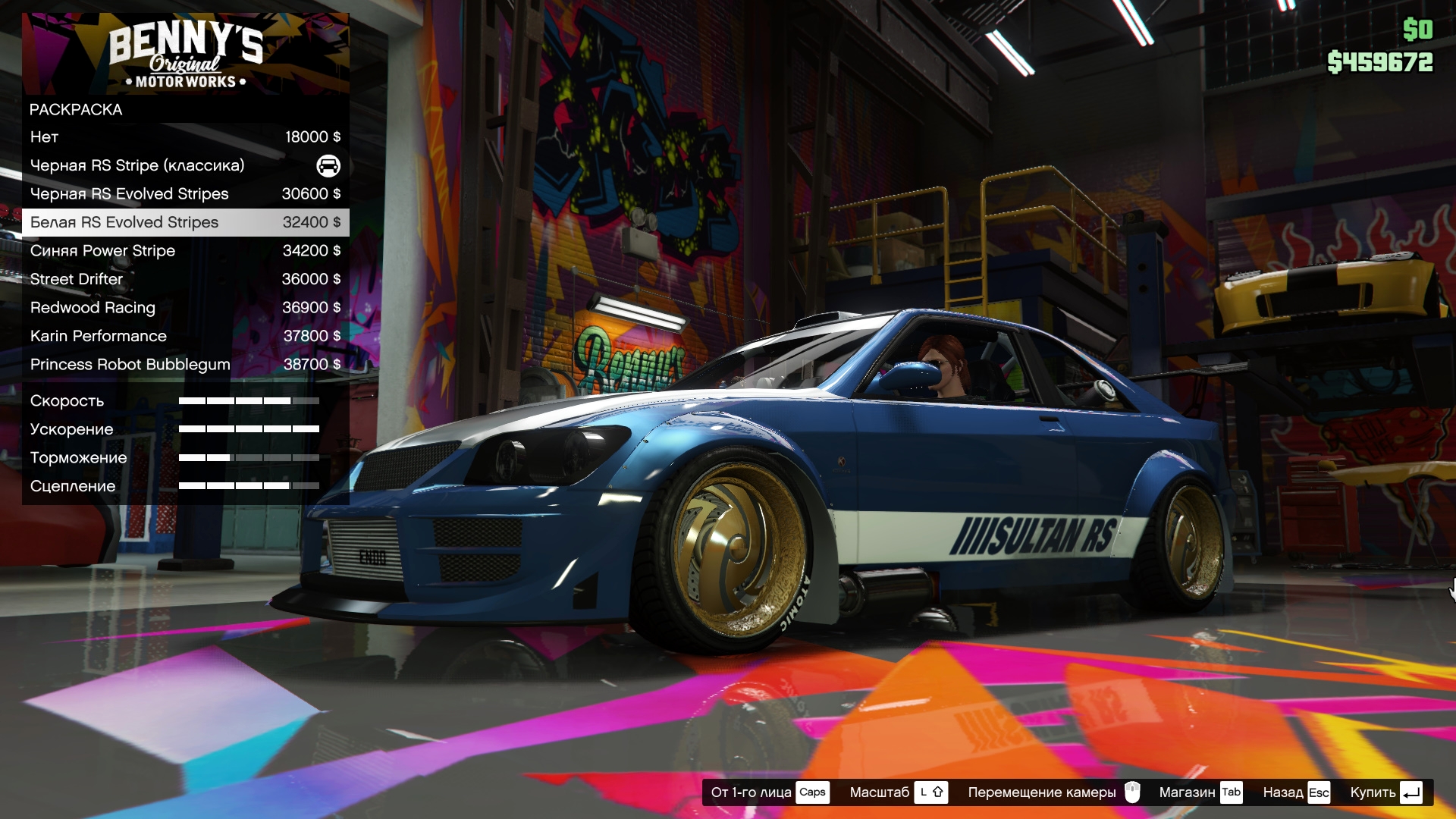1456x819 pixels.
Task: Select the Street Drifter livery
Action: tap(185, 279)
